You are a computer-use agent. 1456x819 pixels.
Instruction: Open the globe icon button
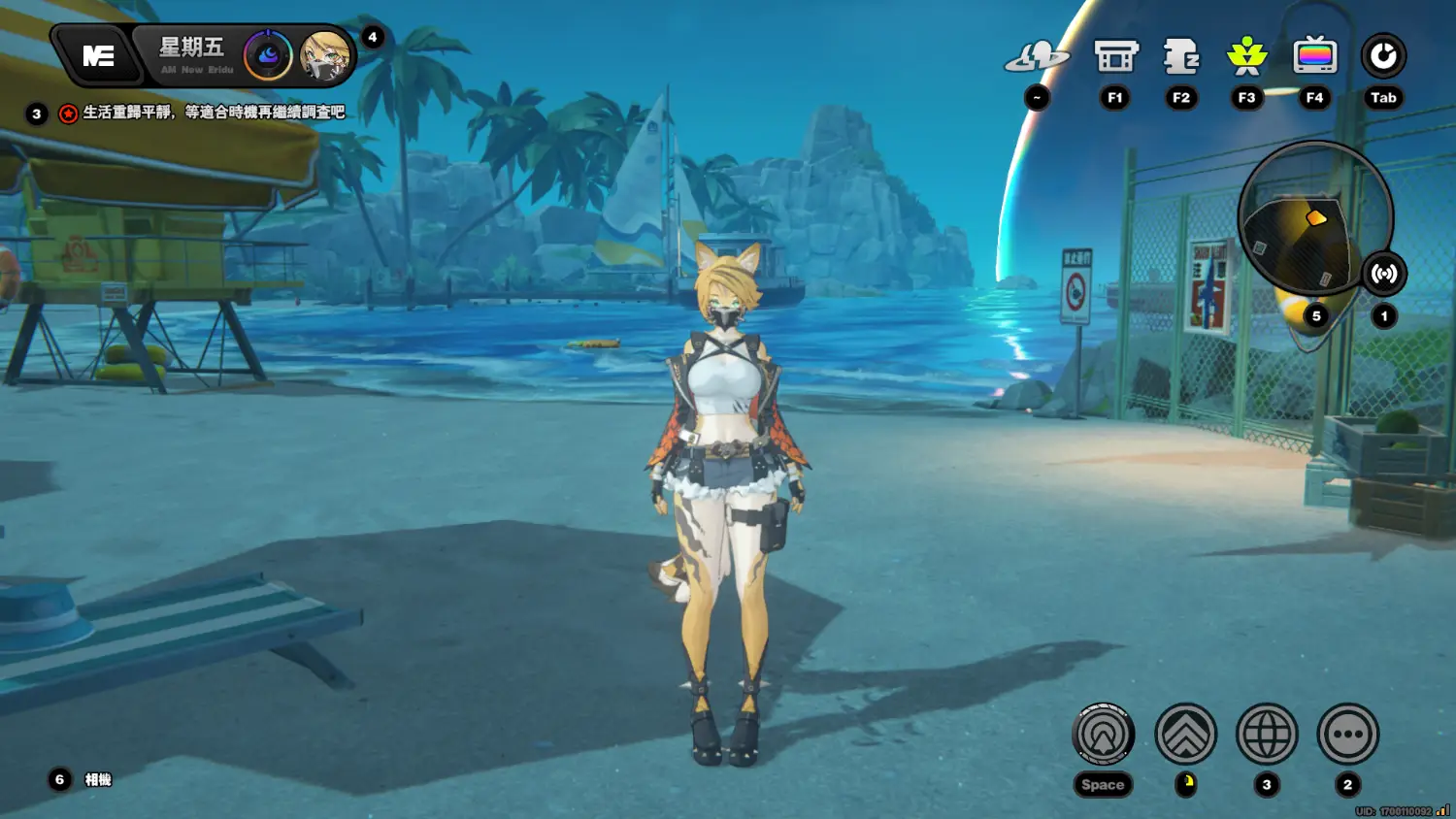(1267, 734)
